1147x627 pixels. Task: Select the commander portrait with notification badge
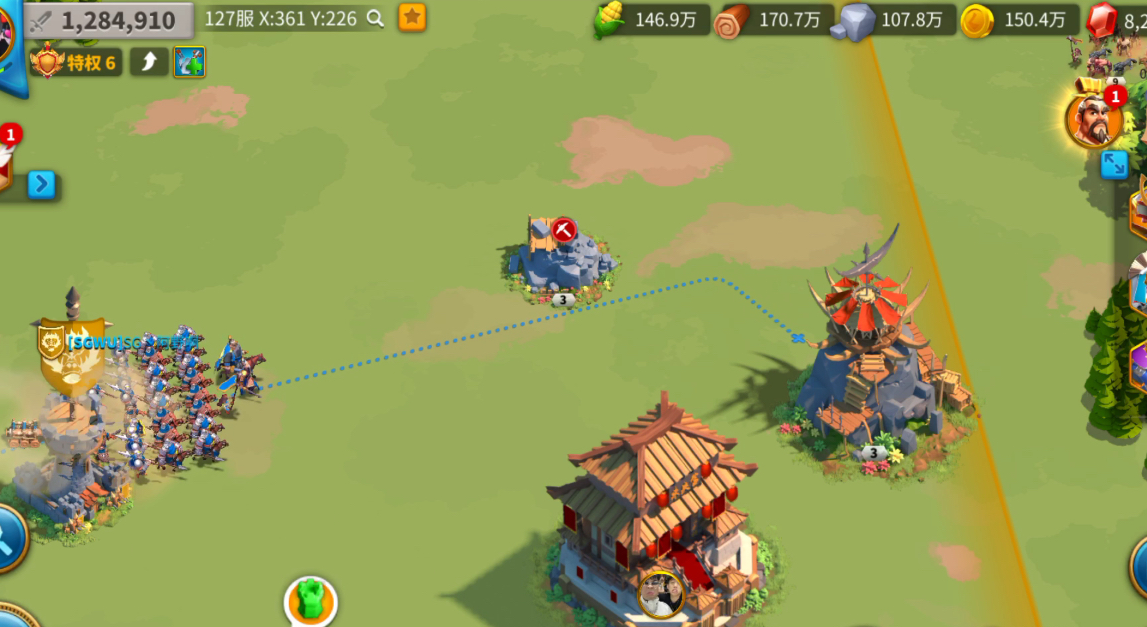pyautogui.click(x=1094, y=121)
